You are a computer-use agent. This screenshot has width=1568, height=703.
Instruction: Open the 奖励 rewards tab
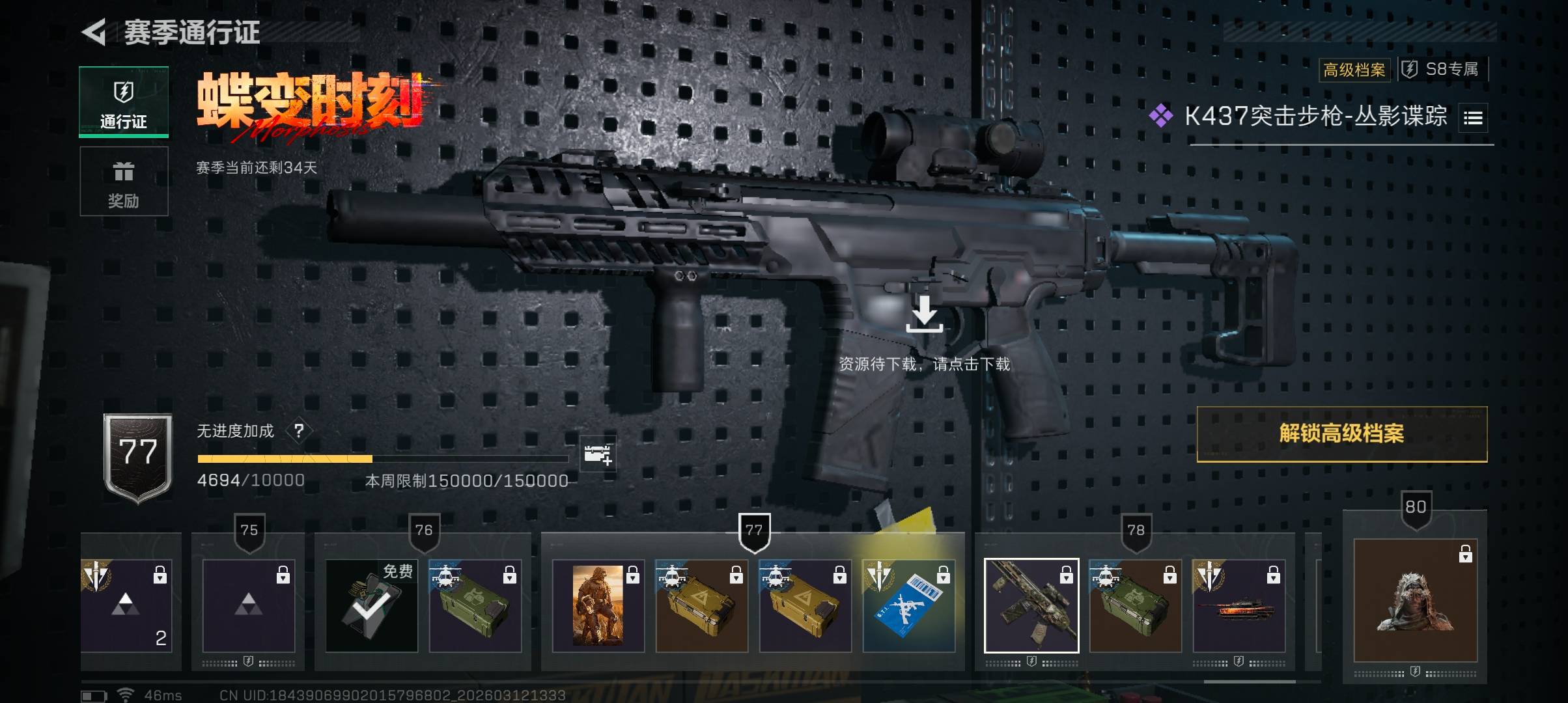(x=124, y=182)
